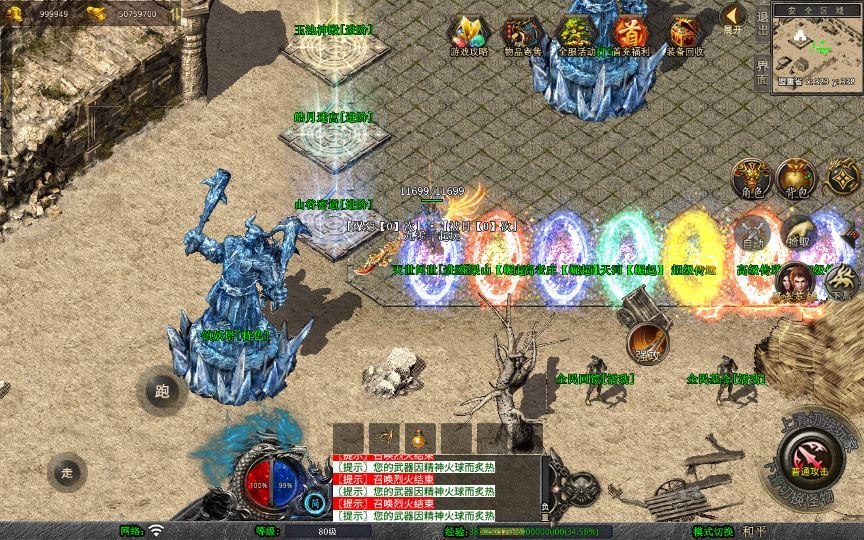The height and width of the screenshot is (540, 864).
Task: Activate the 拾取 pickup hand button
Action: point(796,234)
